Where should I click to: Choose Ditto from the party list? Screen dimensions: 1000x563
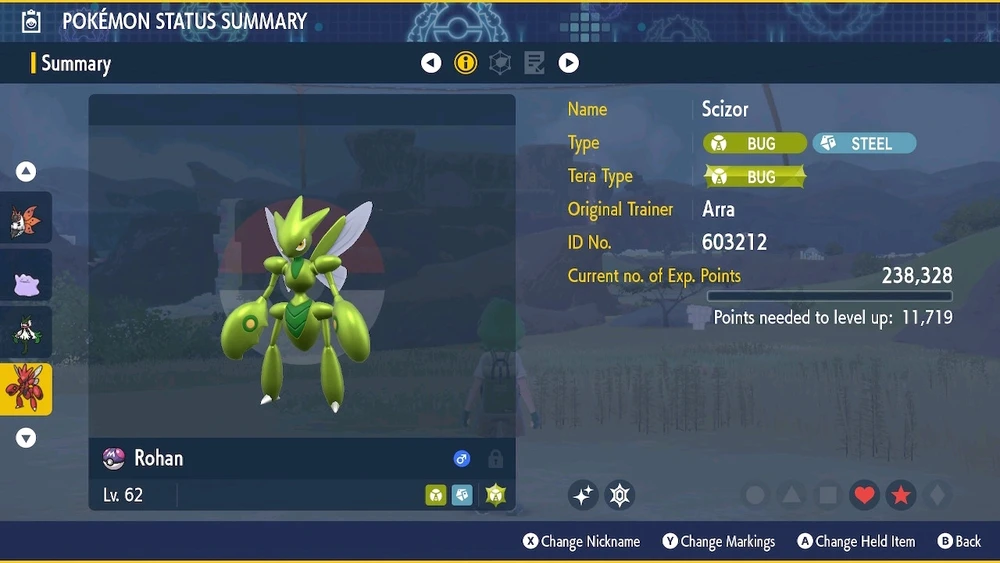click(25, 279)
